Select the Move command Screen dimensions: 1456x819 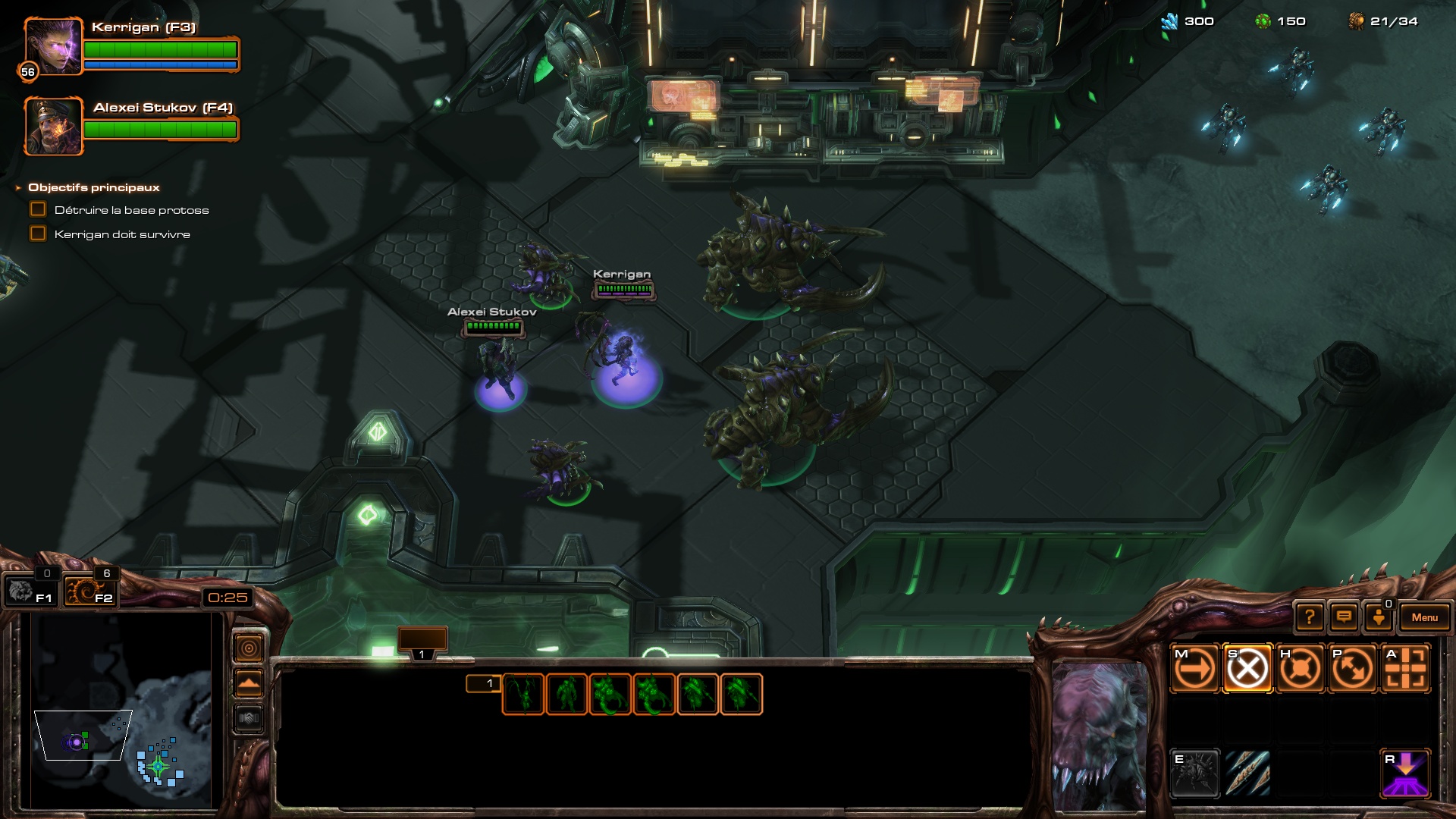(x=1195, y=669)
